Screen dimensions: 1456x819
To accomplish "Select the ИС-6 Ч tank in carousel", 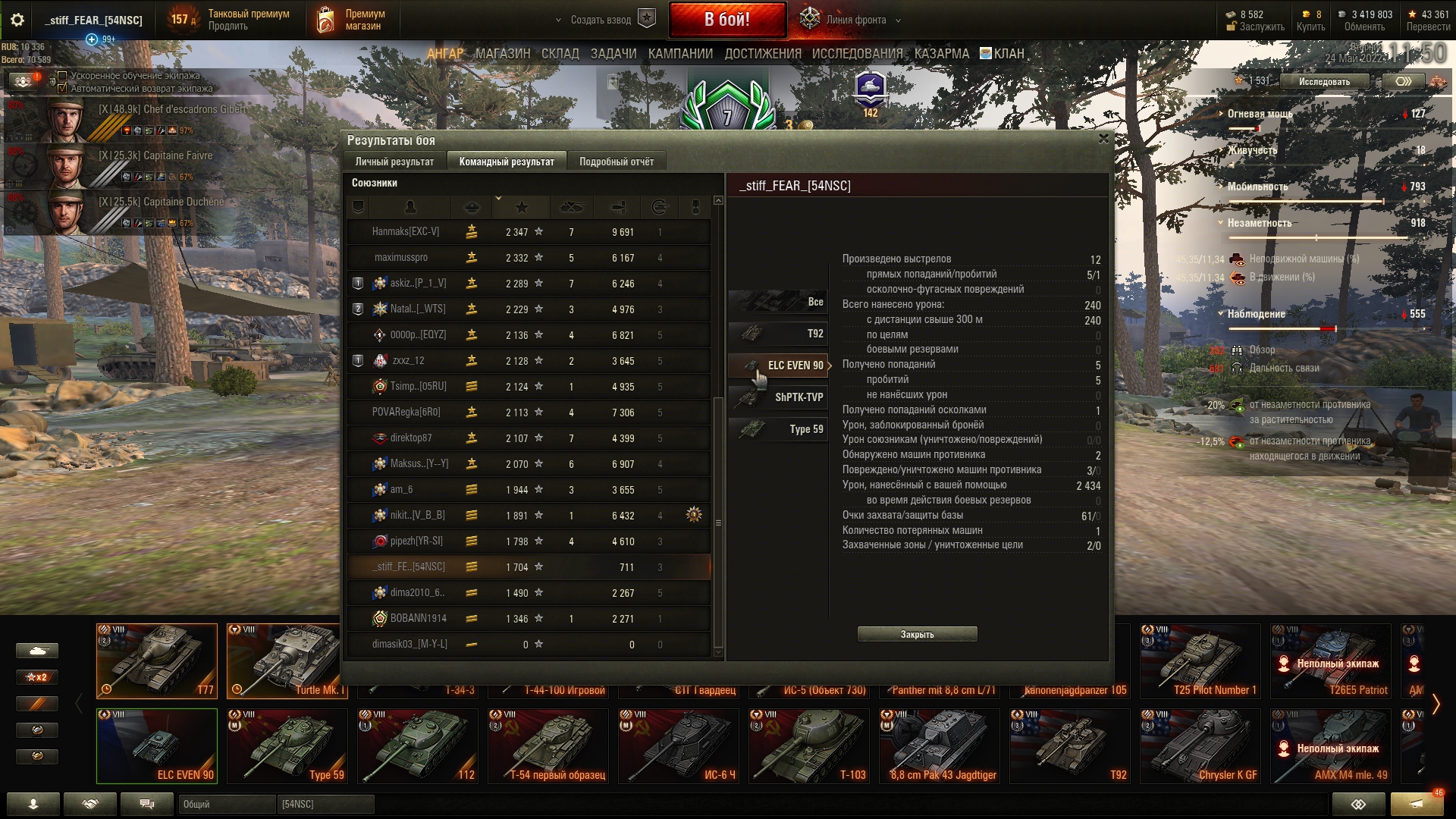I will click(678, 745).
